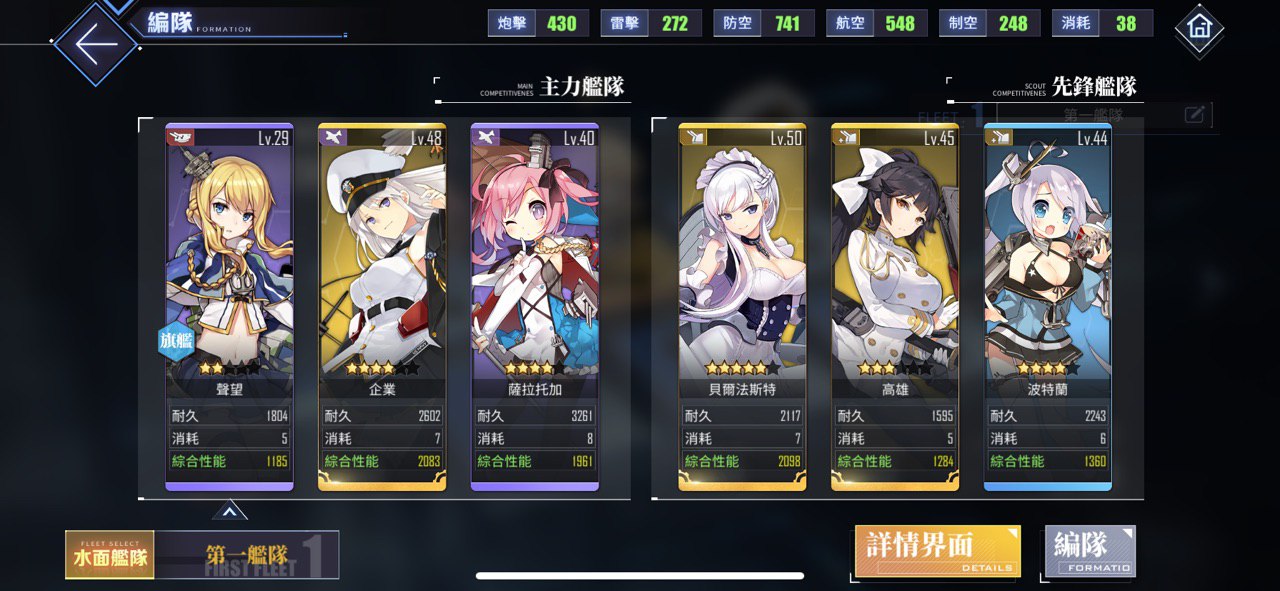Return to home via house icon
The width and height of the screenshot is (1280, 591).
(x=1199, y=29)
